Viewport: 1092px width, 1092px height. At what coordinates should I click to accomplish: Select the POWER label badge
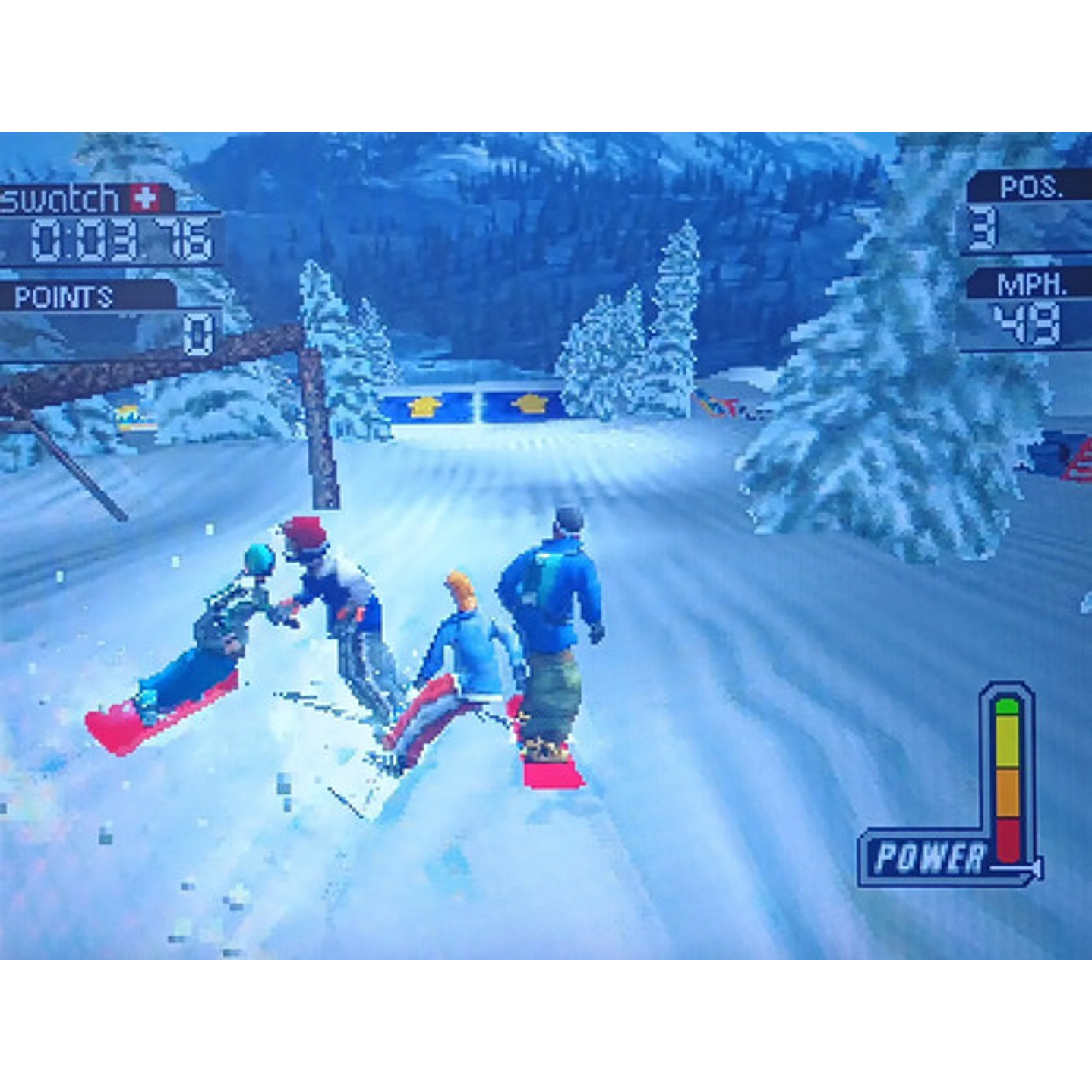931,857
